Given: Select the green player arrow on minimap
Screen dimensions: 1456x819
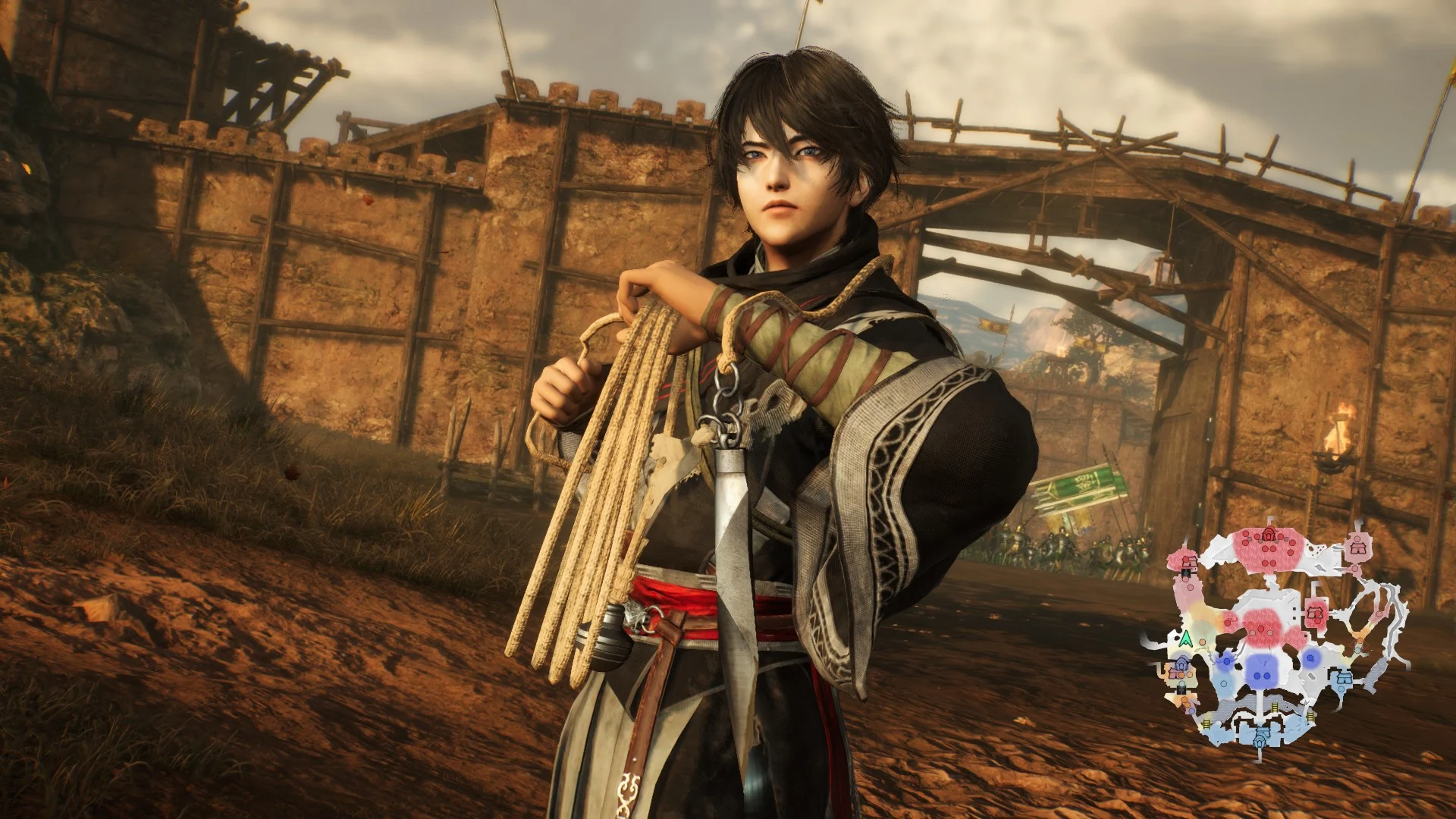Looking at the screenshot, I should click(1186, 639).
